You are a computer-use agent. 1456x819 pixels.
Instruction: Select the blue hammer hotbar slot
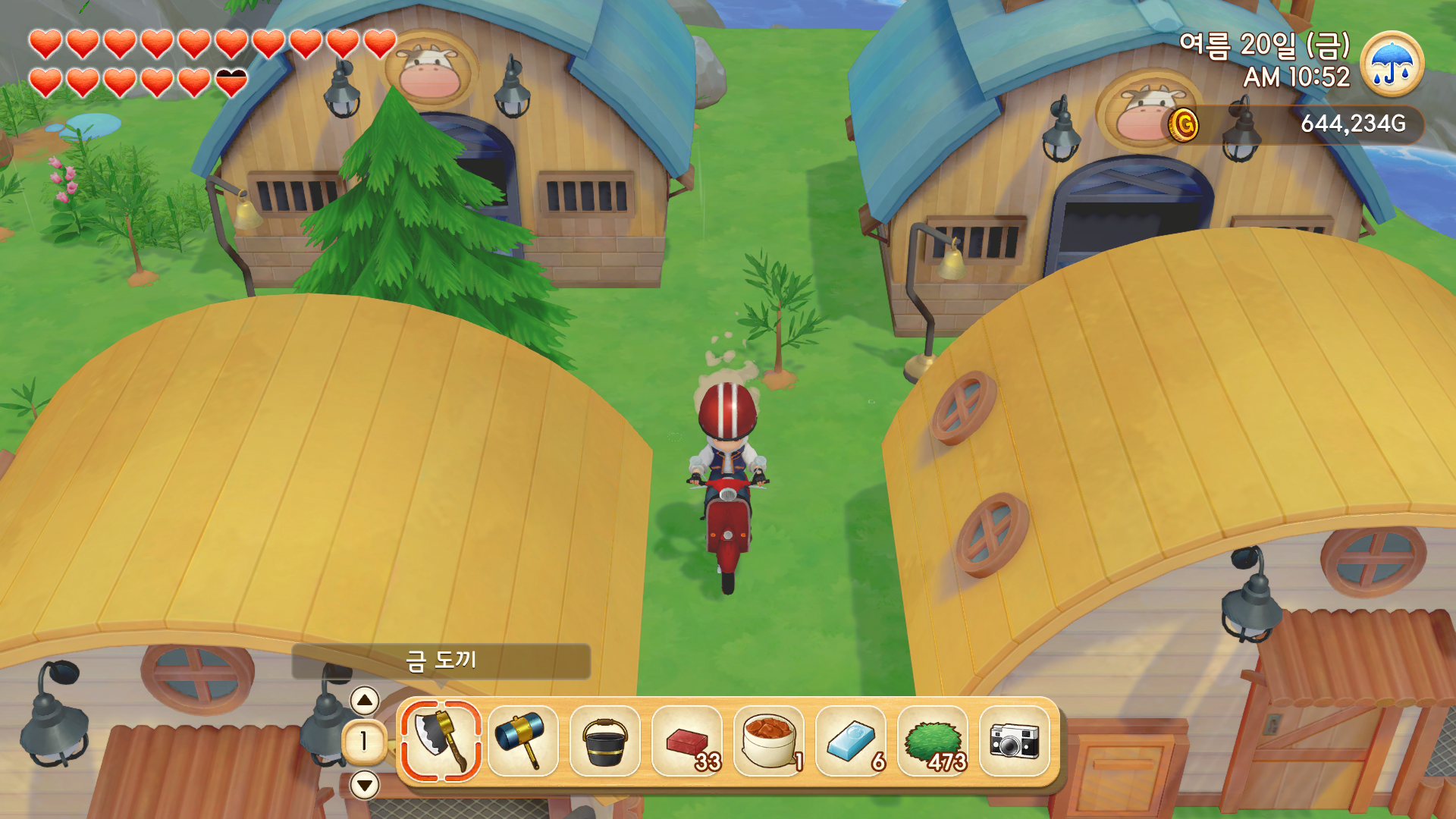click(x=522, y=741)
